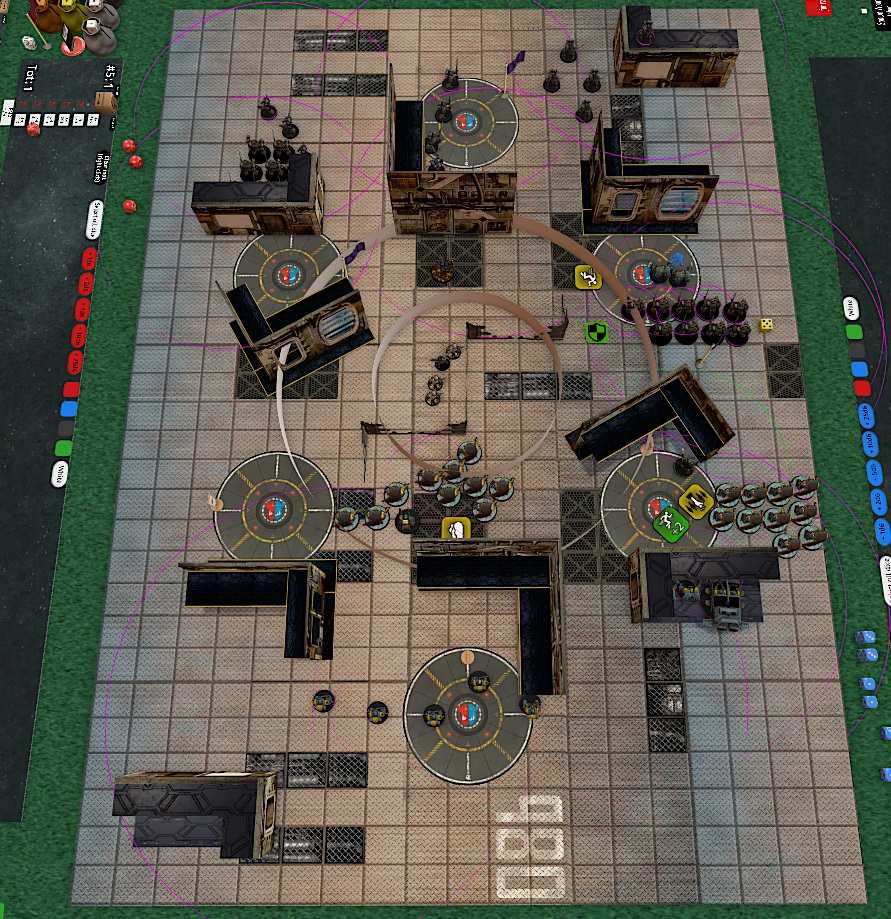The height and width of the screenshot is (919, 891).
Task: Click the blue +25d6 dice button
Action: tap(864, 415)
